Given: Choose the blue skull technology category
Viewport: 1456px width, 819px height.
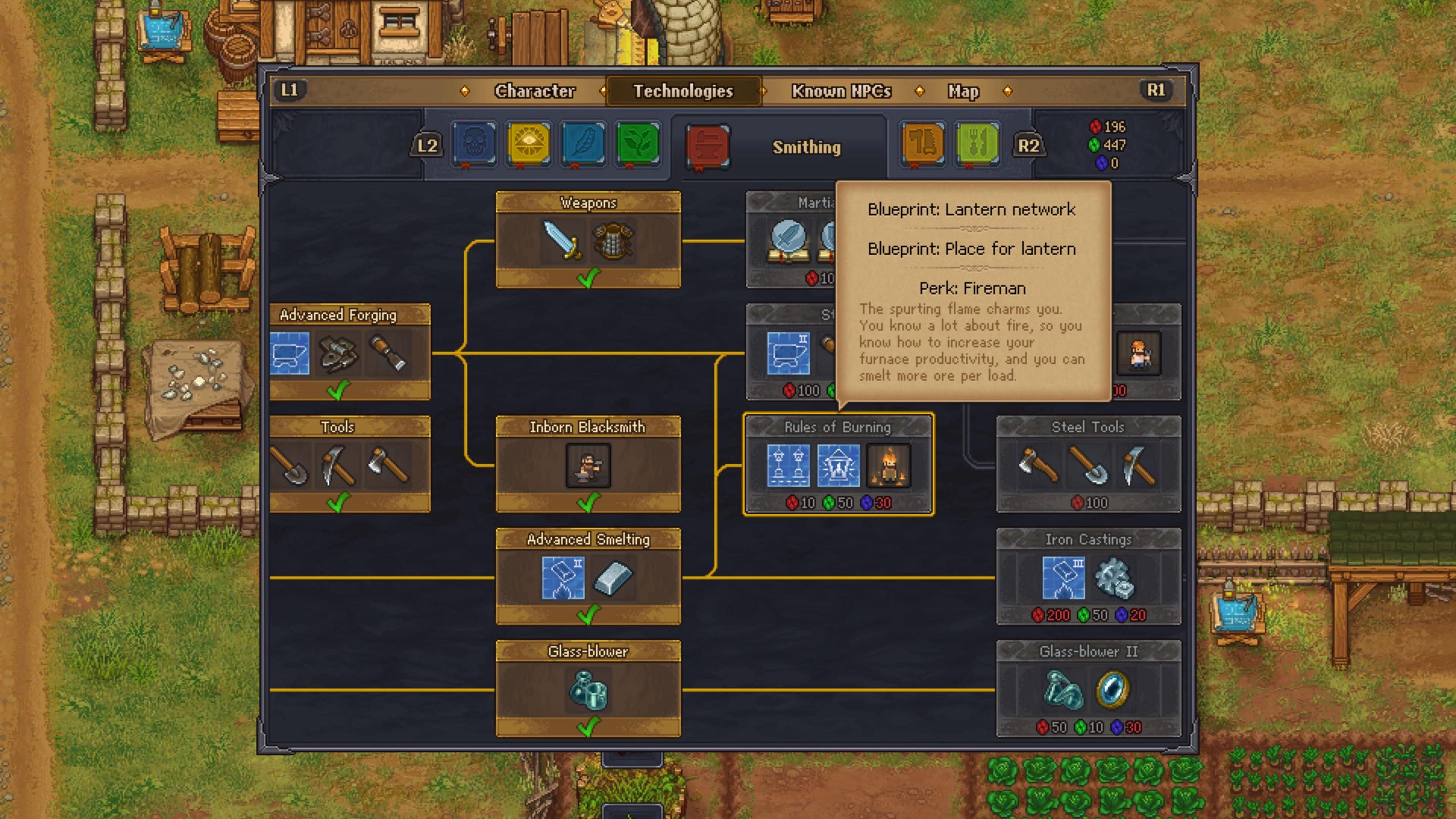Looking at the screenshot, I should coord(474,143).
